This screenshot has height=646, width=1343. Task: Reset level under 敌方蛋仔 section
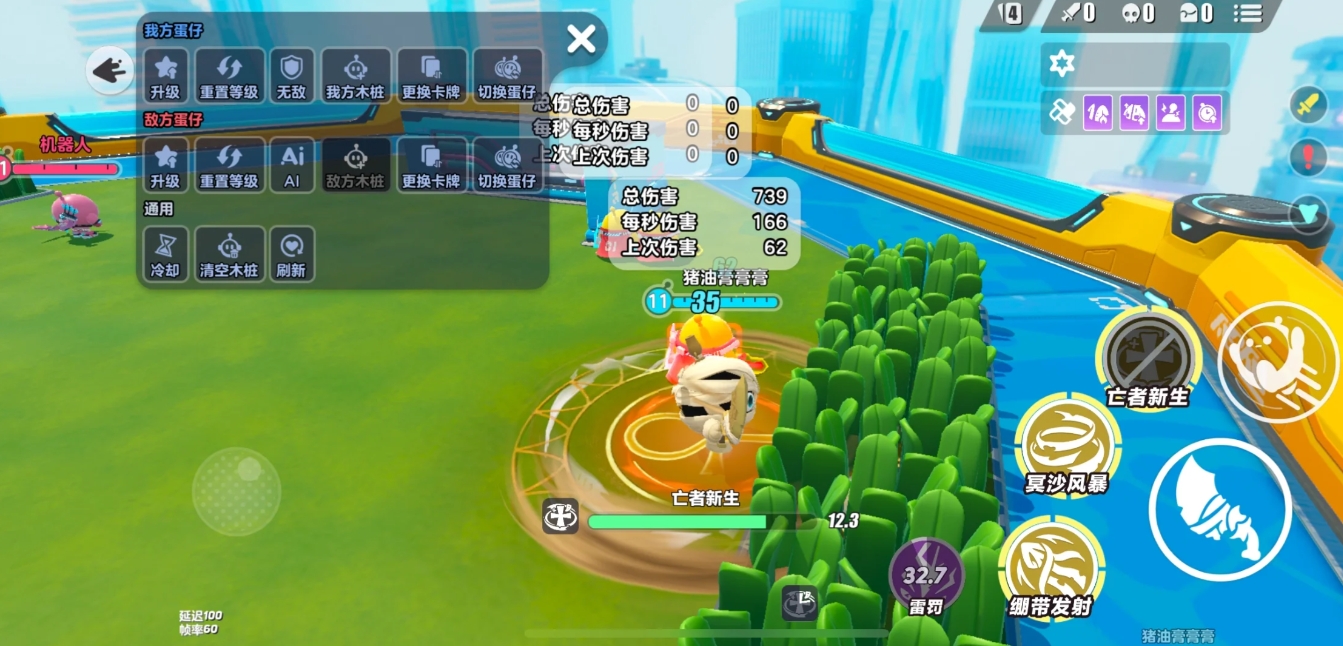pos(229,165)
